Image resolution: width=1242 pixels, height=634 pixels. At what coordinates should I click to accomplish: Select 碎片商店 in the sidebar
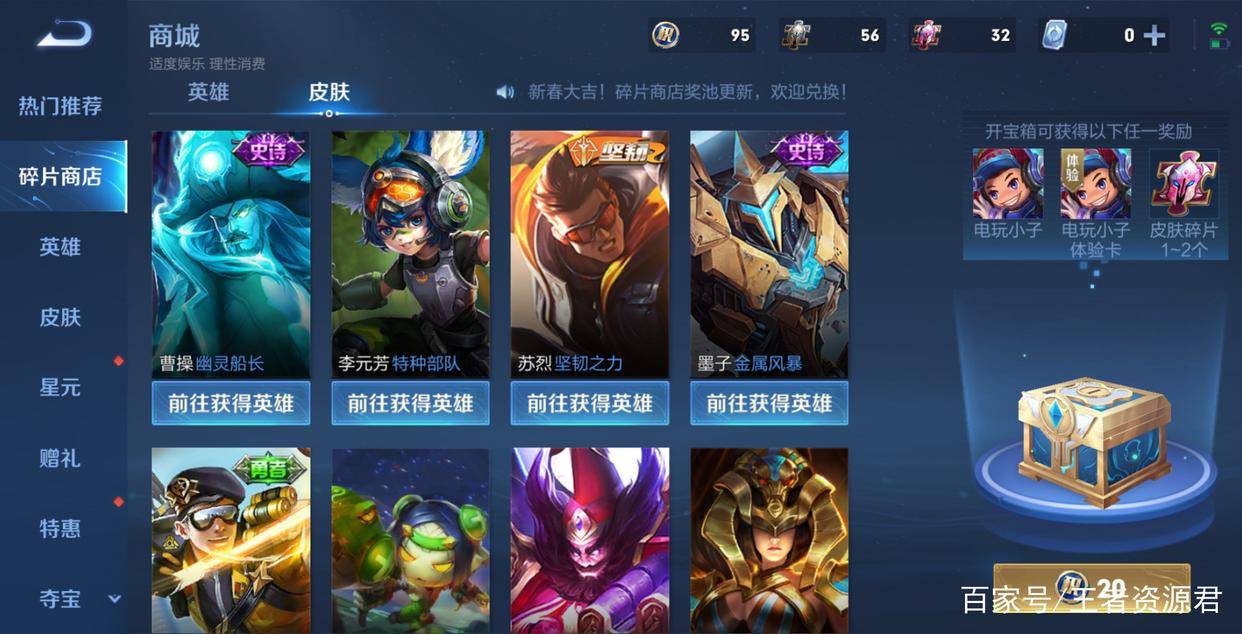point(60,177)
